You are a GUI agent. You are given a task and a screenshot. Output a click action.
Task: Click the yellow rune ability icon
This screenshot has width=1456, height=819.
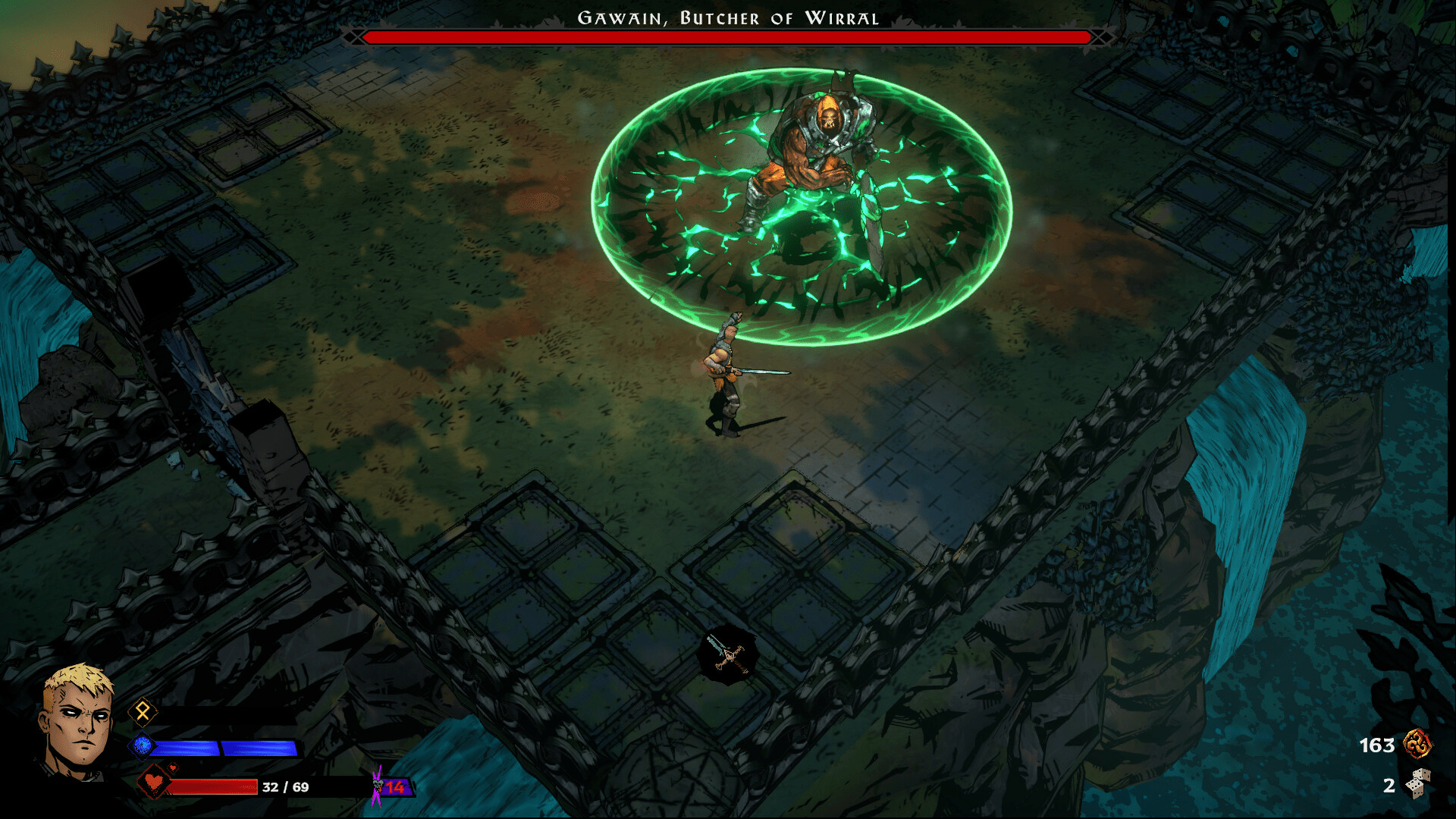(143, 711)
